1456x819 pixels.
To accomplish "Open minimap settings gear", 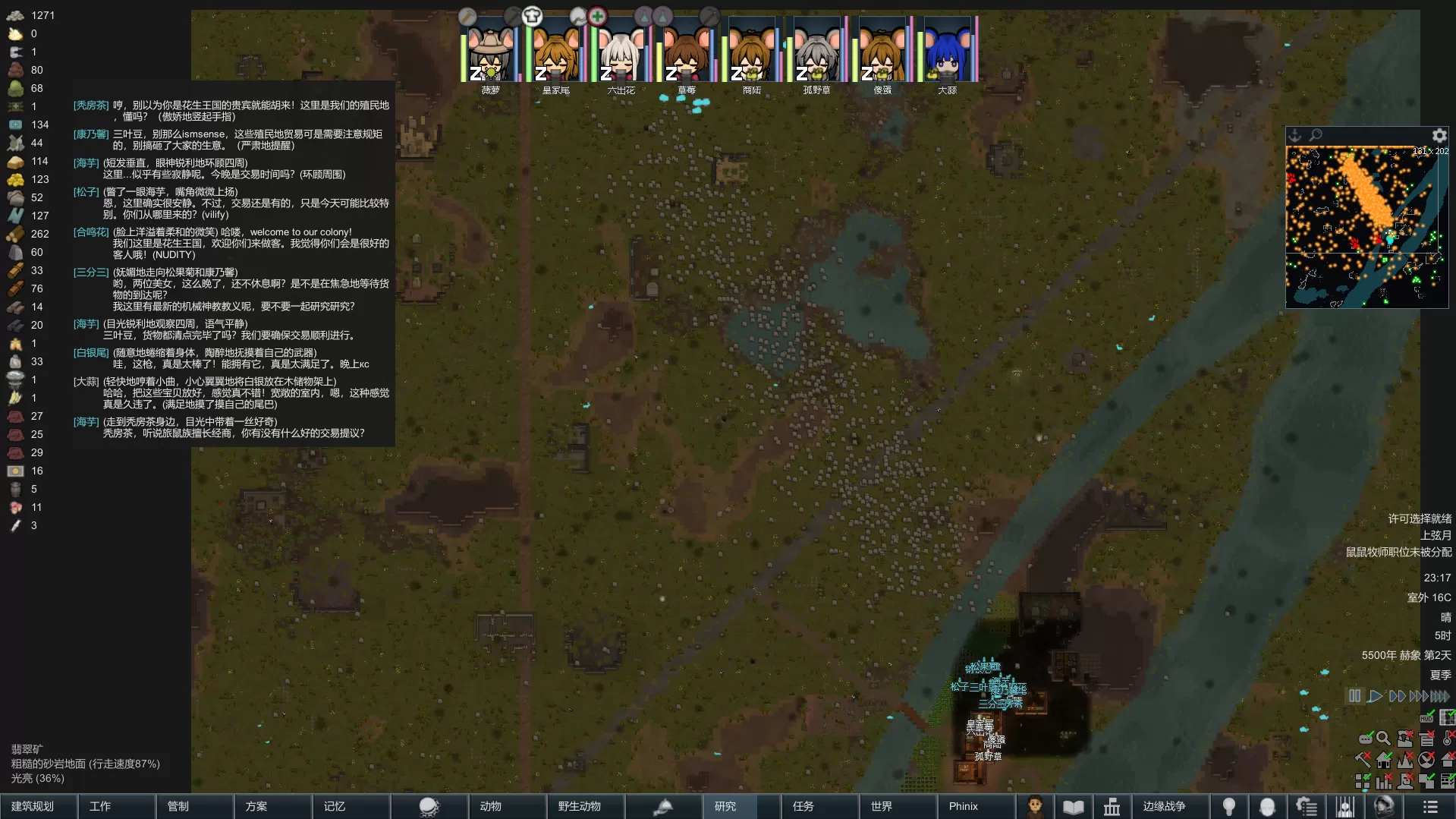I will coord(1439,136).
